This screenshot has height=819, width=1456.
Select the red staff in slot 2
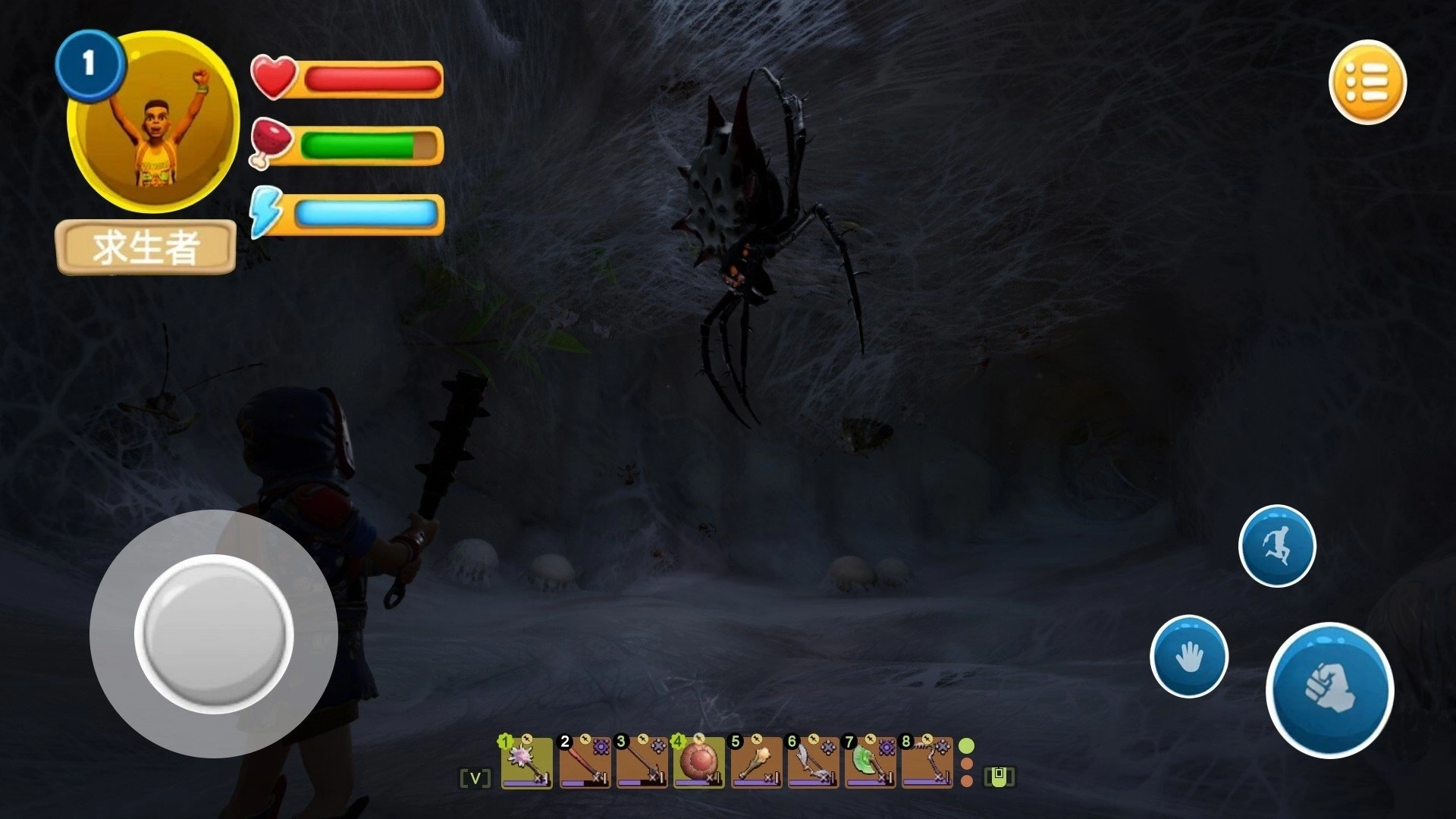point(584,763)
